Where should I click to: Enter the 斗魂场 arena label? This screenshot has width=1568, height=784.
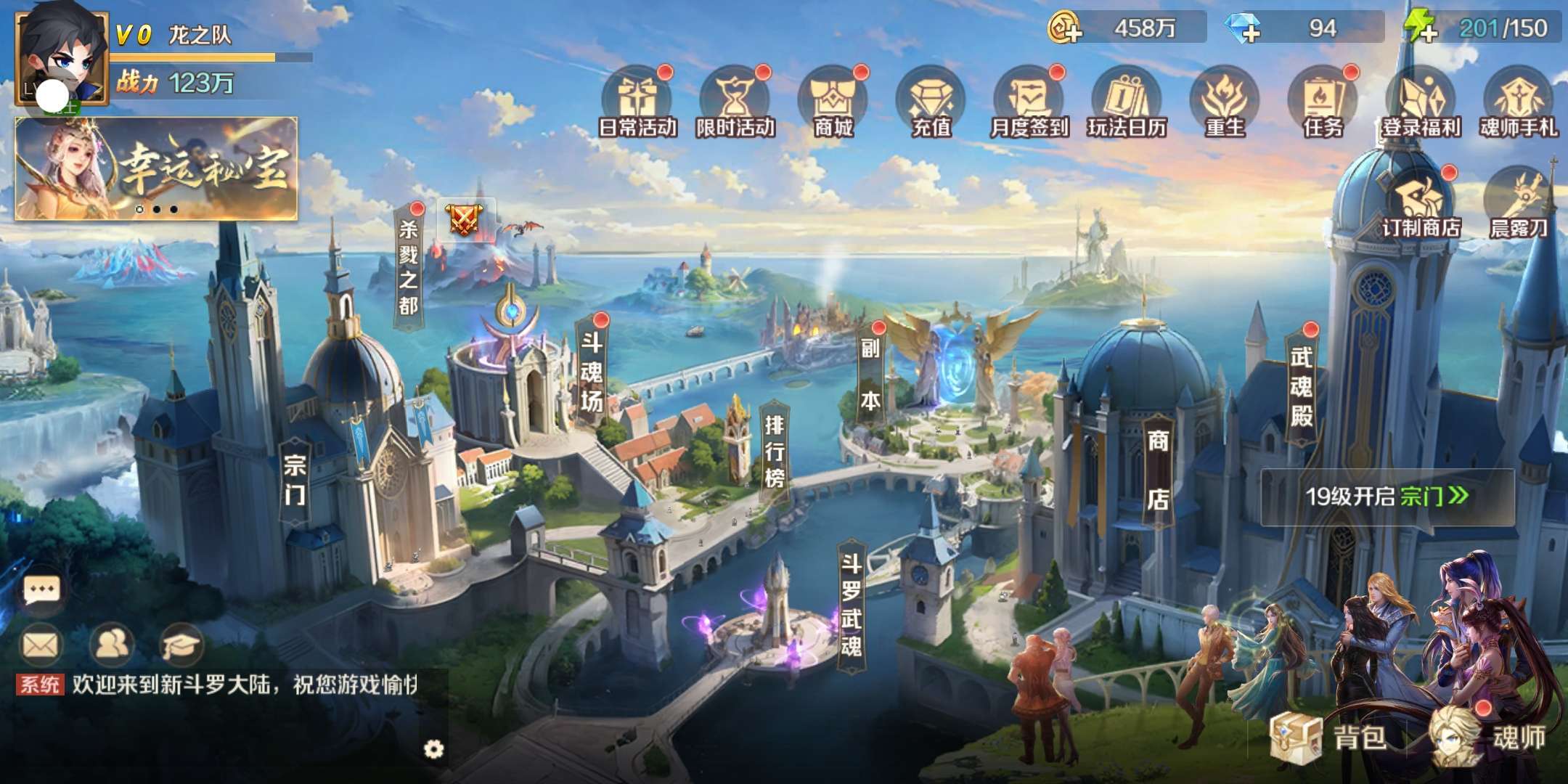[x=592, y=372]
